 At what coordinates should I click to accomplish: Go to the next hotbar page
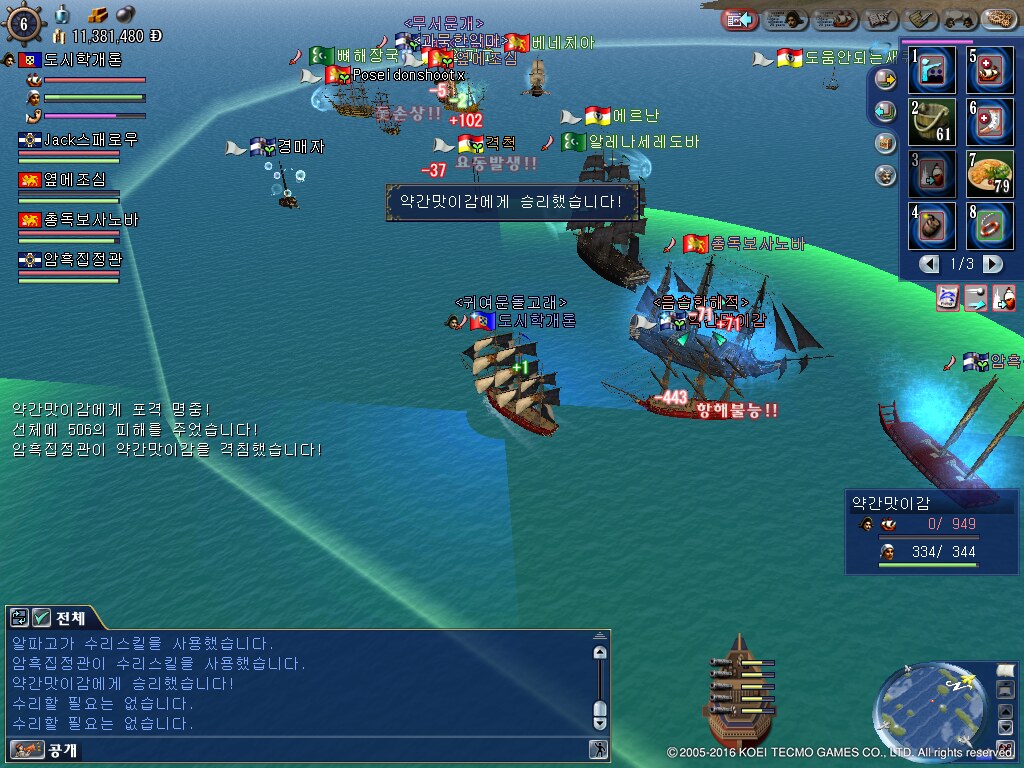tap(992, 264)
